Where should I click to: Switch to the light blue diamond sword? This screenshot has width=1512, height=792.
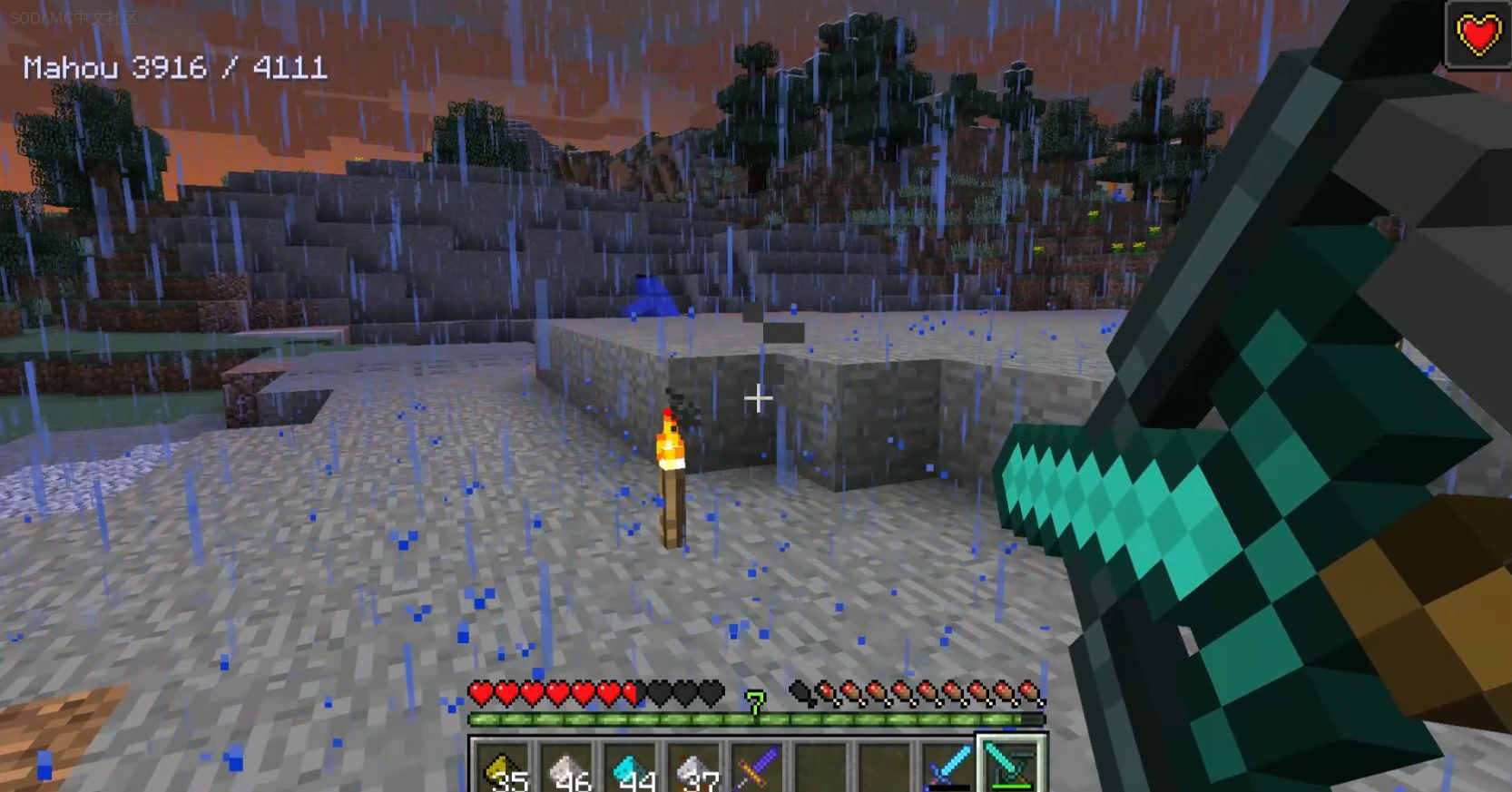coord(947,768)
